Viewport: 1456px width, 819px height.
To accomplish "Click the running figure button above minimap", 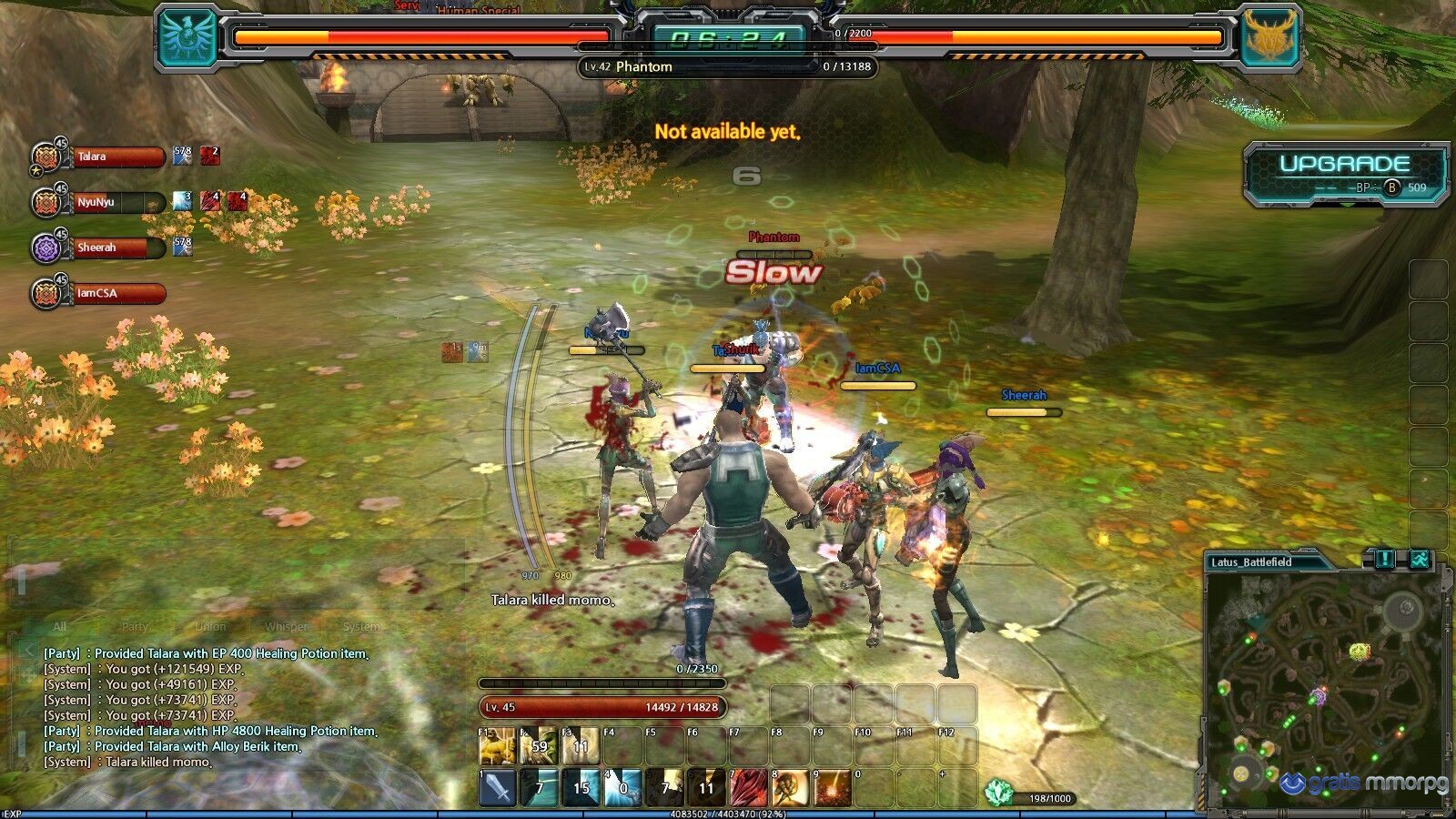I will click(1419, 560).
